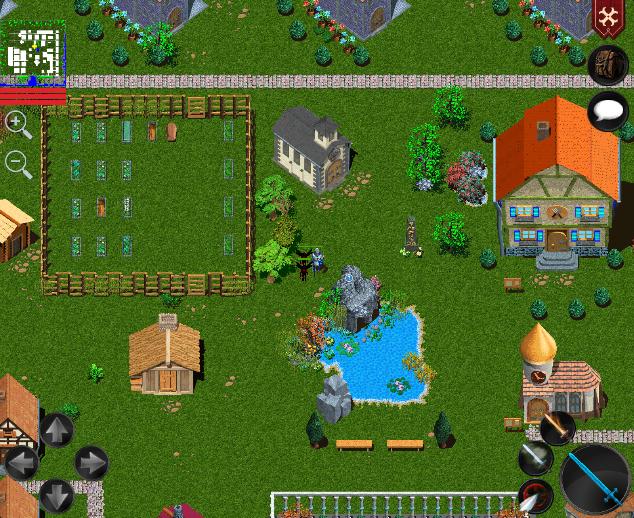Viewport: 634px width, 518px height.
Task: Activate the white sword slash skill
Action: (536, 458)
